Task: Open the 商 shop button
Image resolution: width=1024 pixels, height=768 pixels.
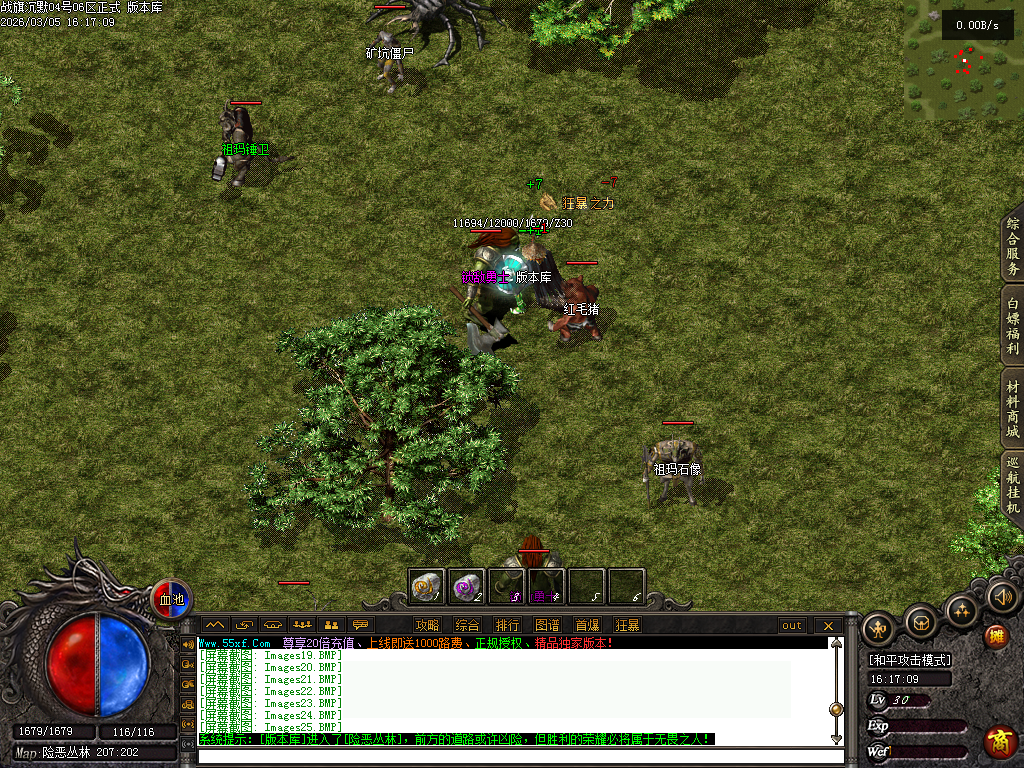Action: point(1000,742)
